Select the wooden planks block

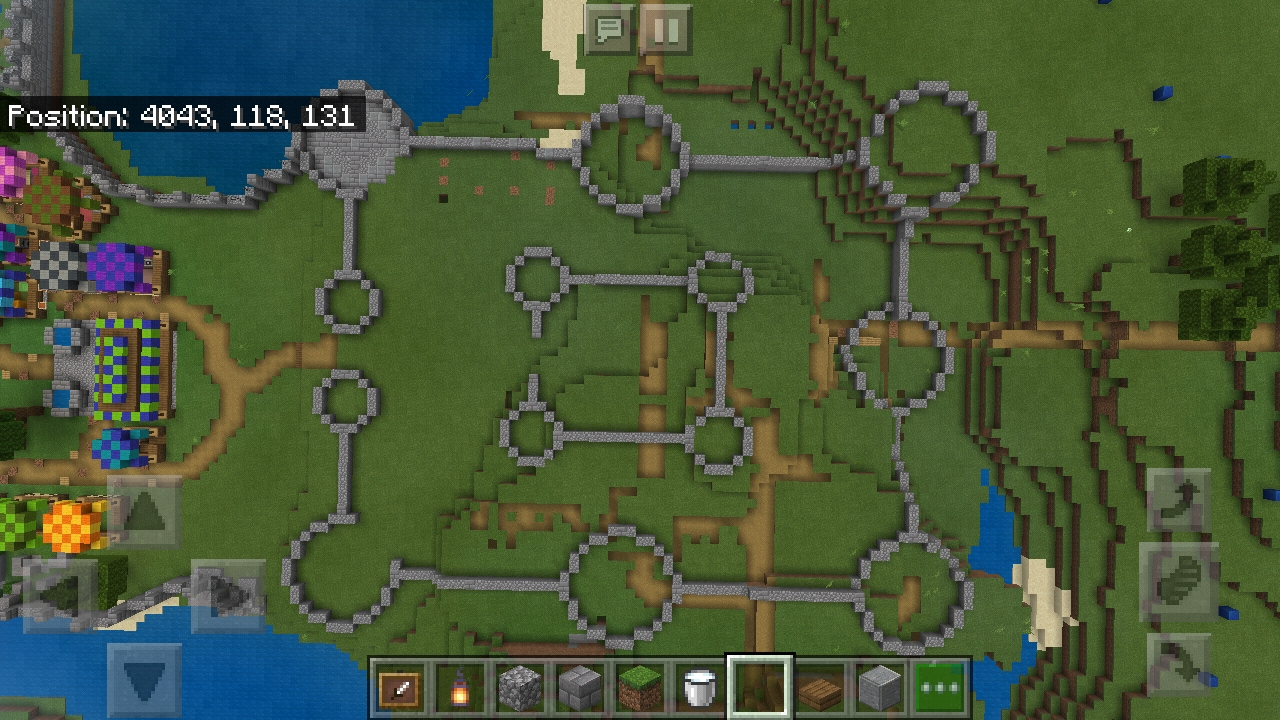pyautogui.click(x=819, y=684)
